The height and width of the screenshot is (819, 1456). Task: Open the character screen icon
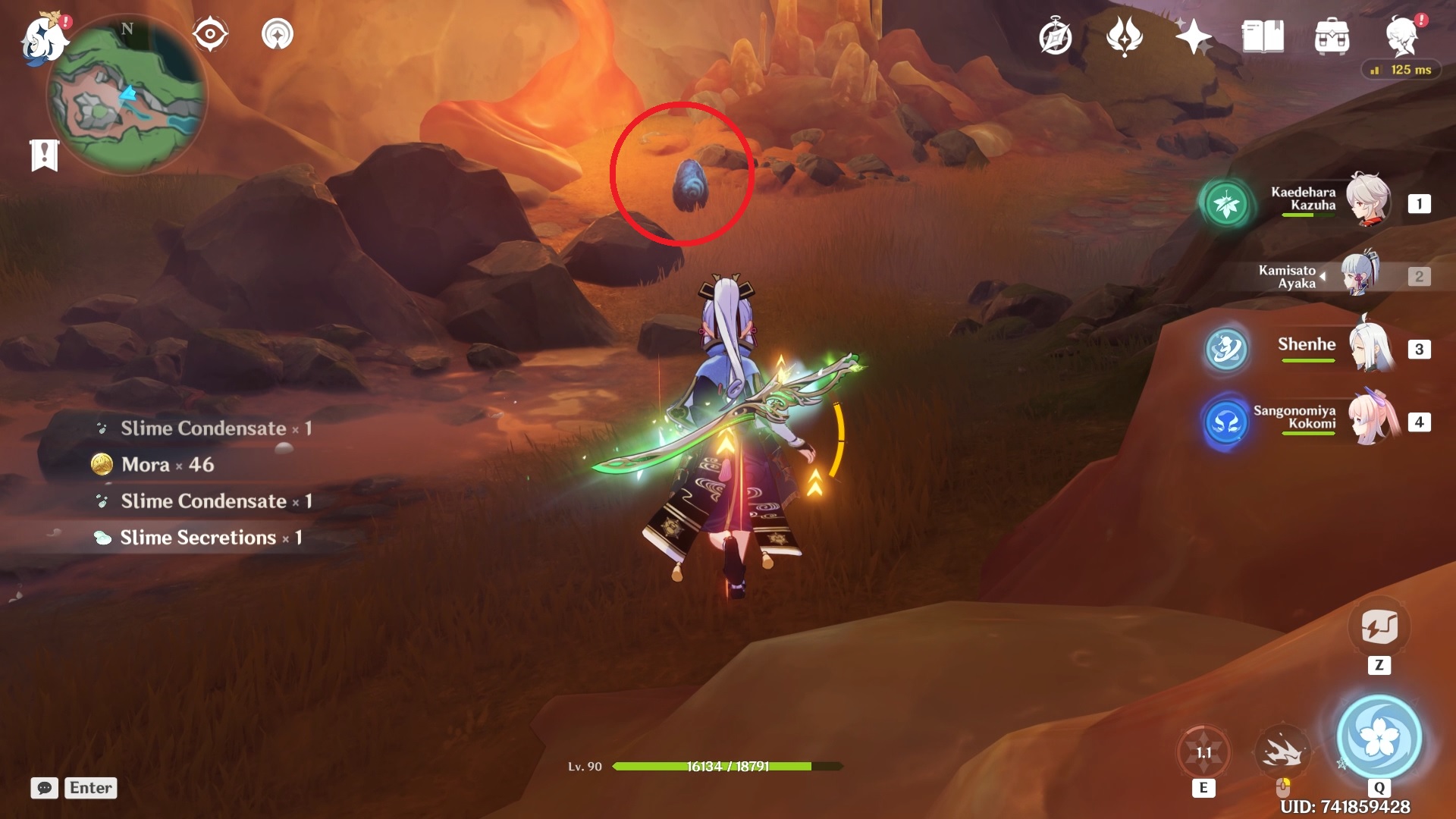coord(1401,36)
